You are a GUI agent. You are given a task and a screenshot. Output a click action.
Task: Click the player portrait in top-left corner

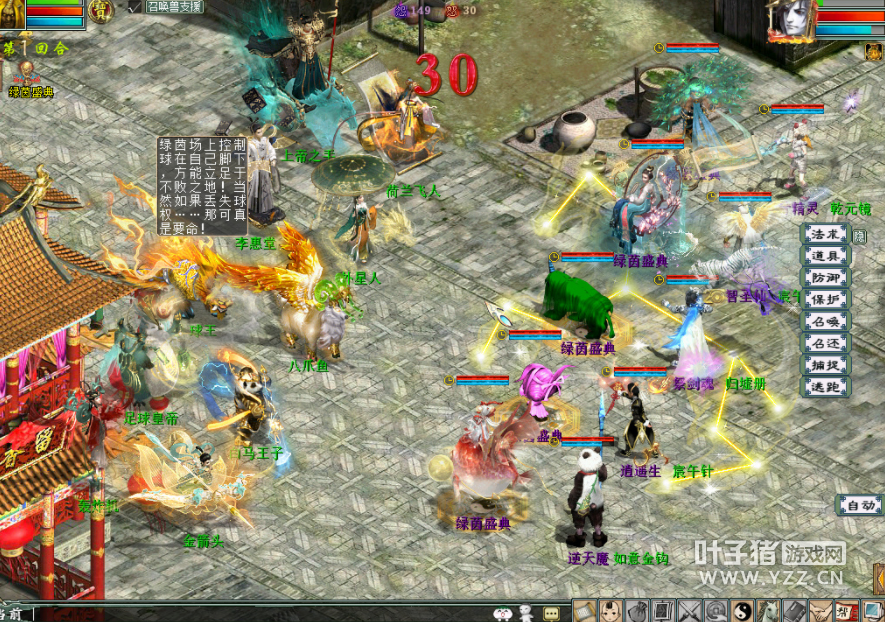click(12, 12)
